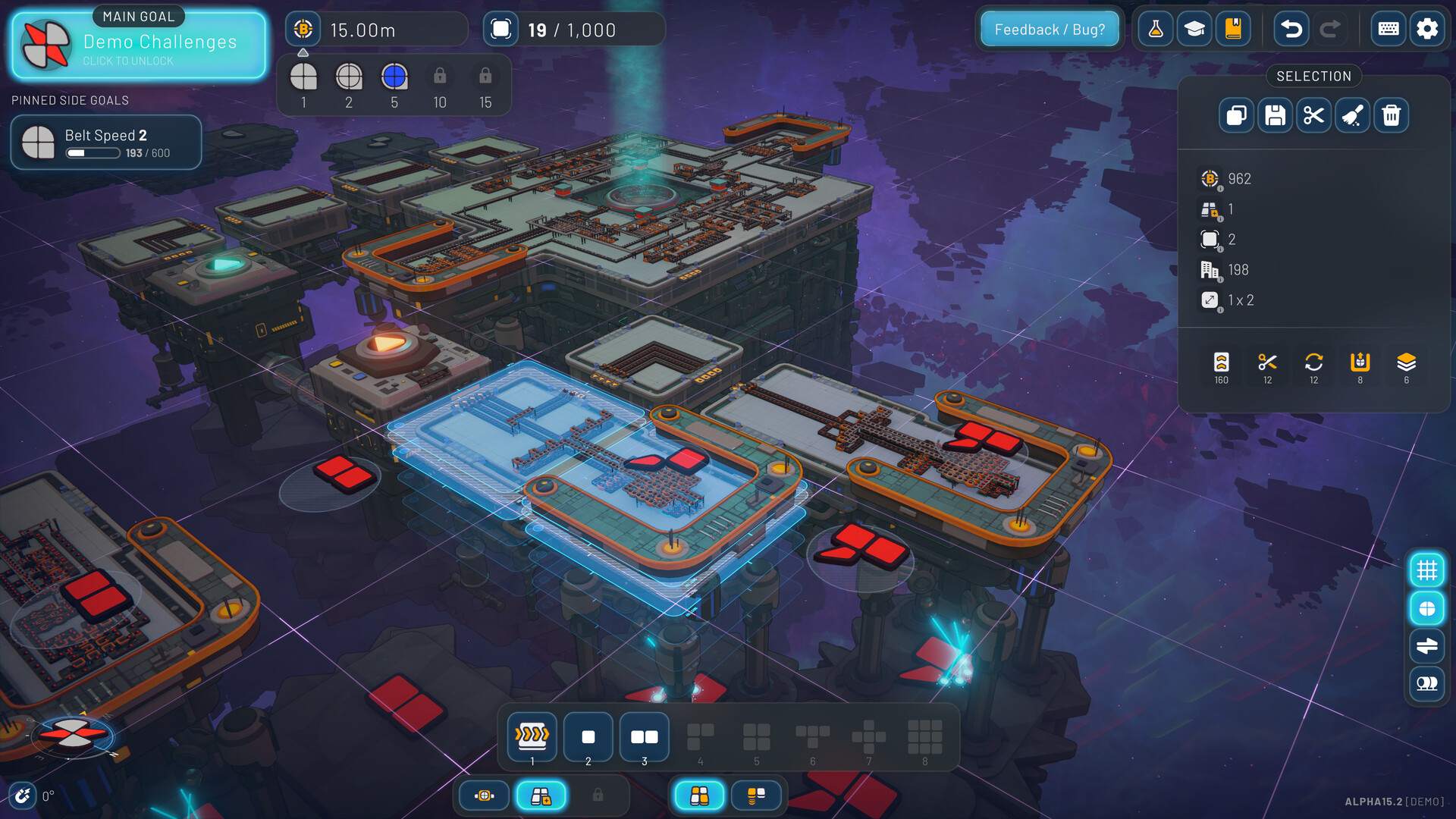Open the tutorial academy menu
This screenshot has height=819, width=1456.
click(x=1194, y=29)
